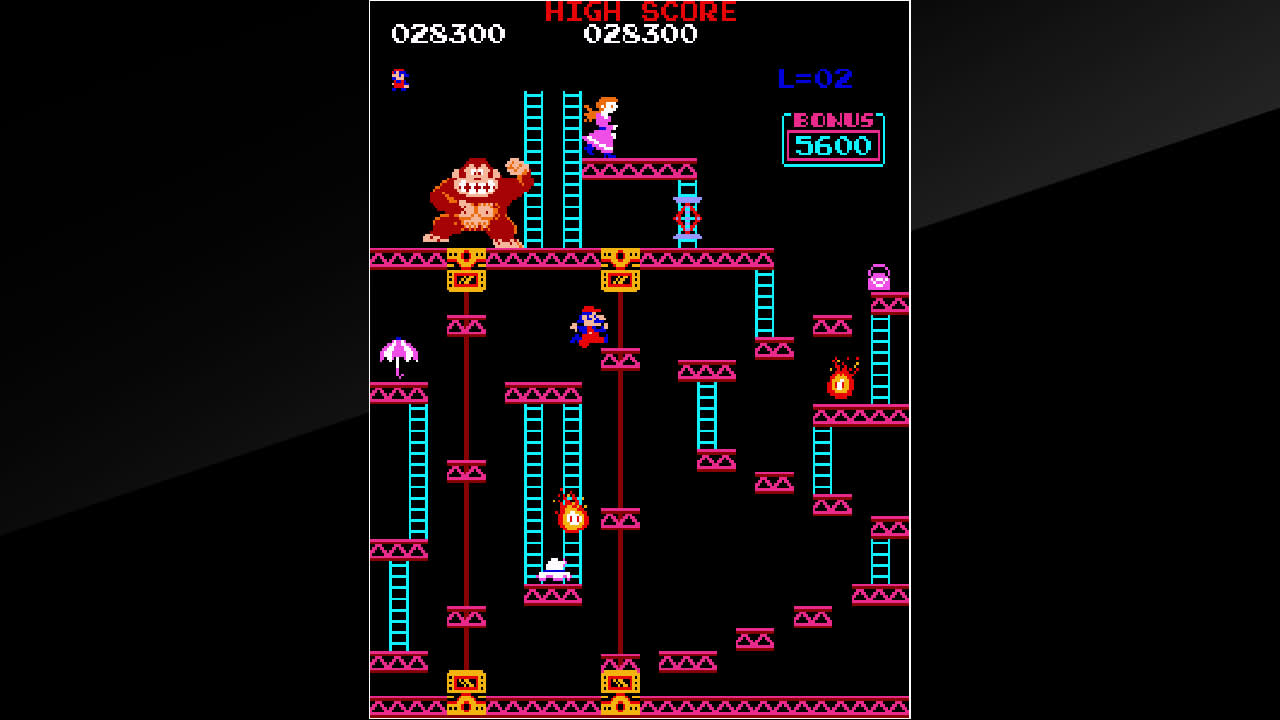Select the Mario player sprite
The image size is (1280, 720).
tap(589, 327)
